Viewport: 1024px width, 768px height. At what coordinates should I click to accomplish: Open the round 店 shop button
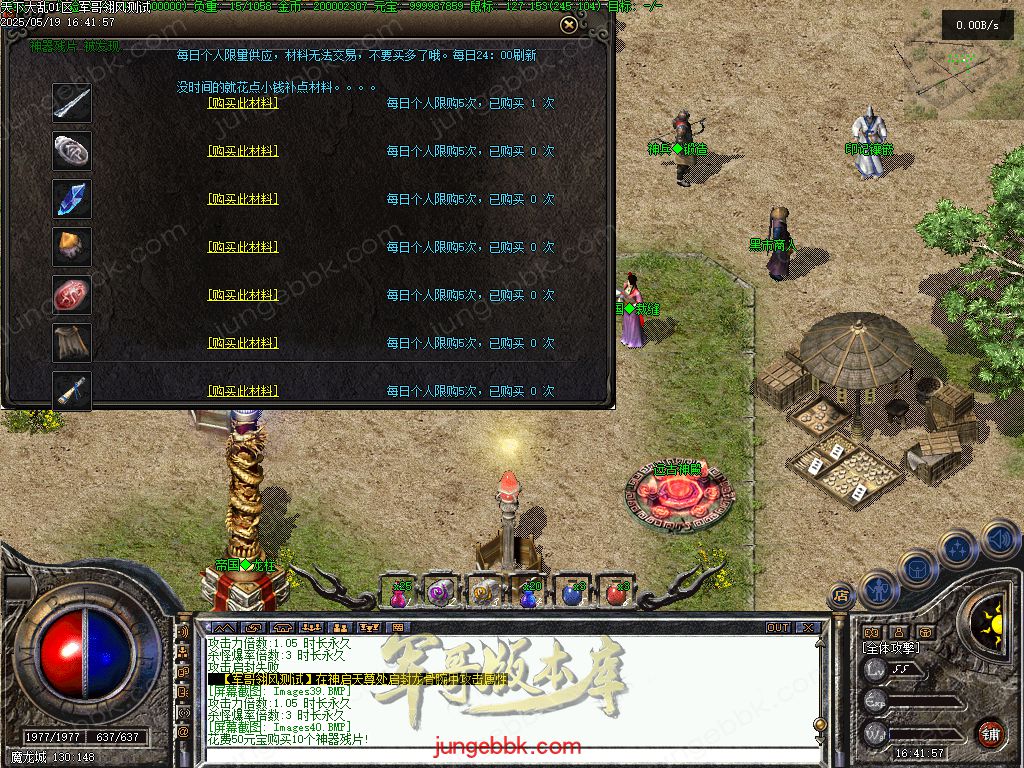841,595
